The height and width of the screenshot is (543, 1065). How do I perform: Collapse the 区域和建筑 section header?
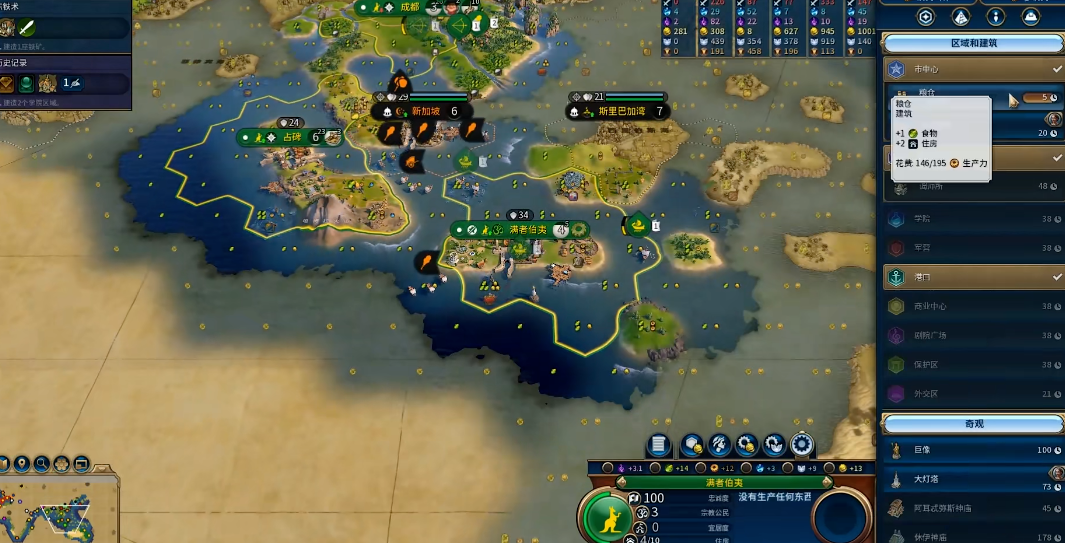(972, 43)
